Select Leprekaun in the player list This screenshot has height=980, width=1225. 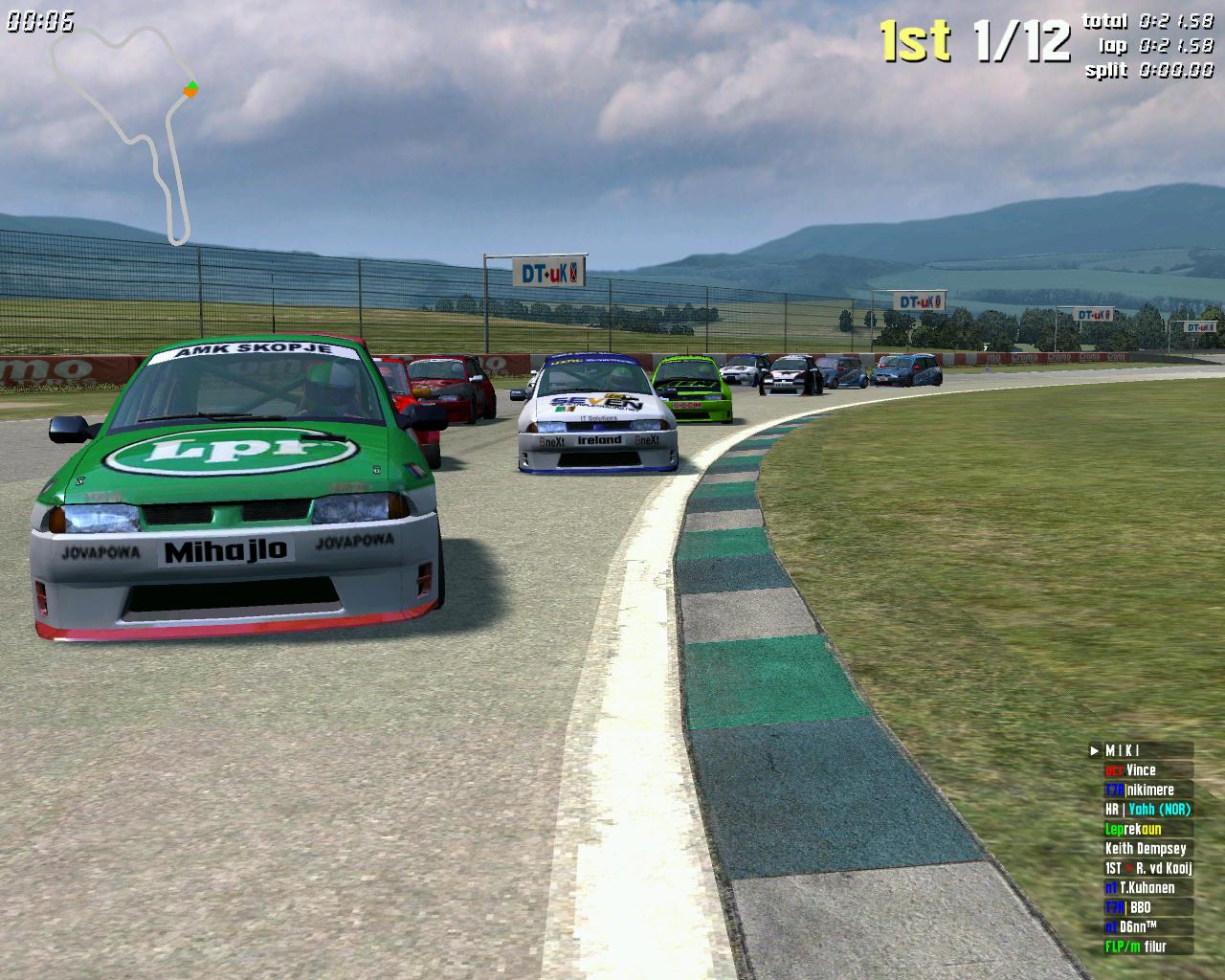coord(1141,829)
